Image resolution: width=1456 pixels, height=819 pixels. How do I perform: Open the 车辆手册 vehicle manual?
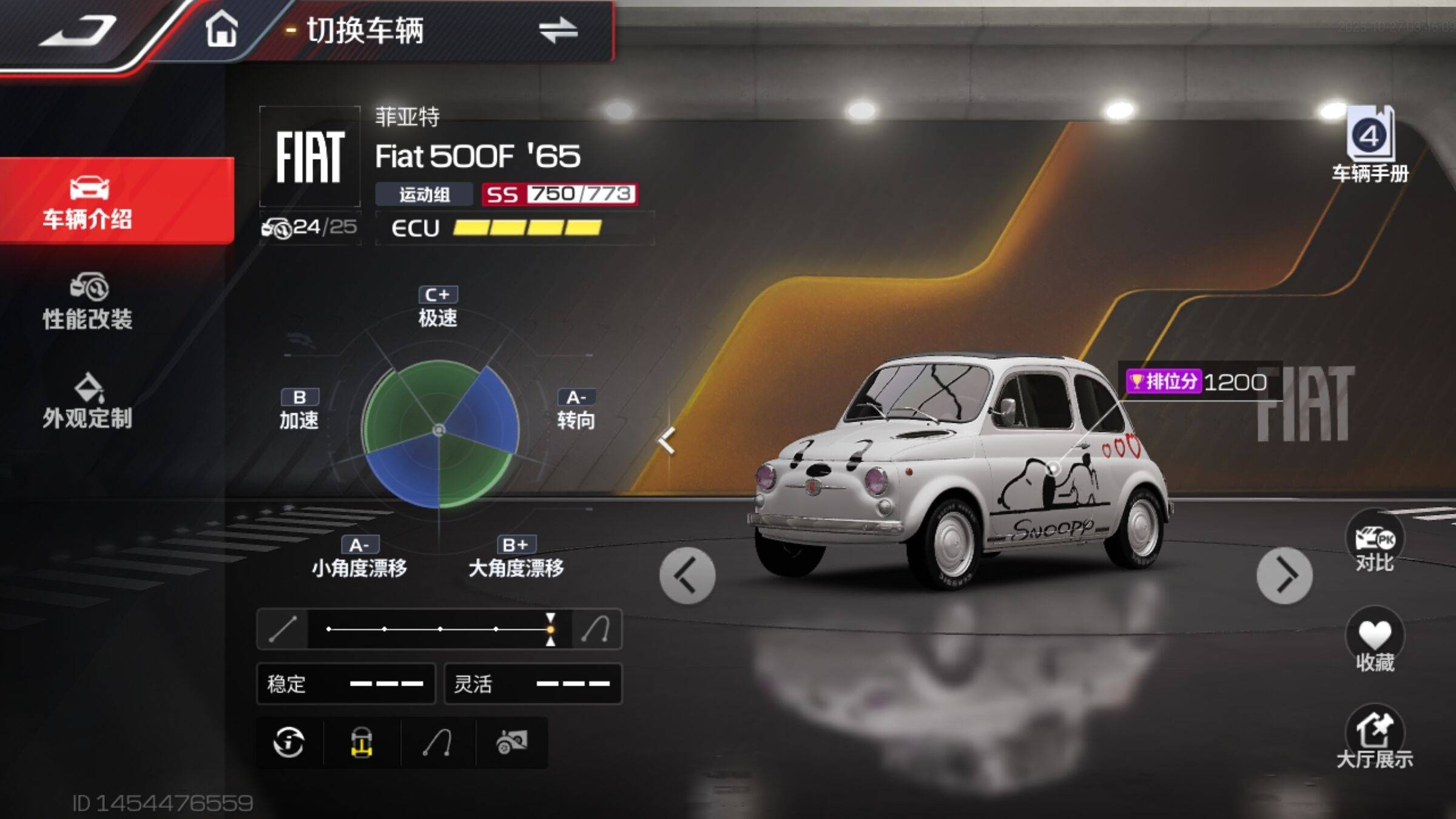tap(1370, 144)
